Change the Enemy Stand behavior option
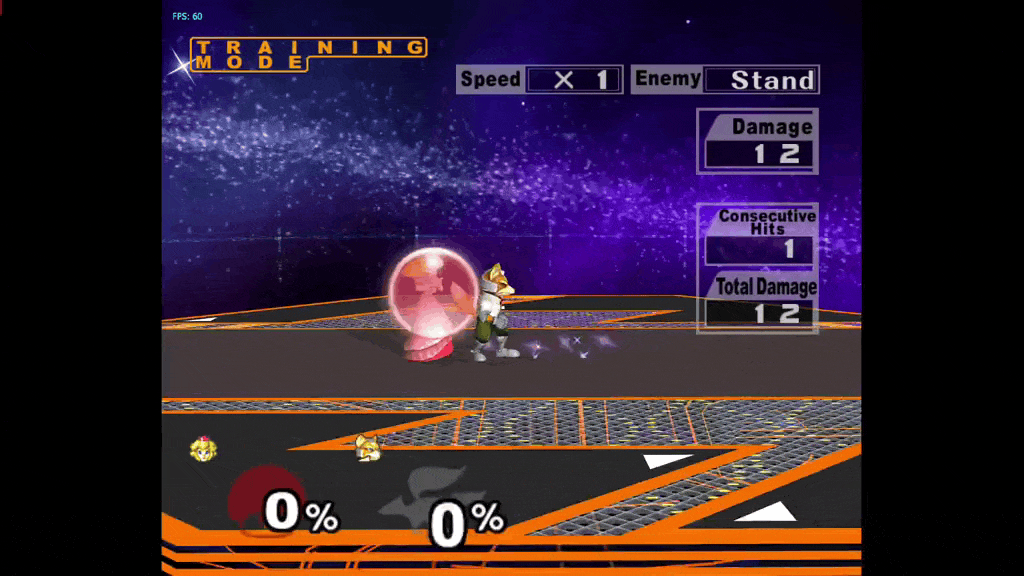 [x=760, y=80]
